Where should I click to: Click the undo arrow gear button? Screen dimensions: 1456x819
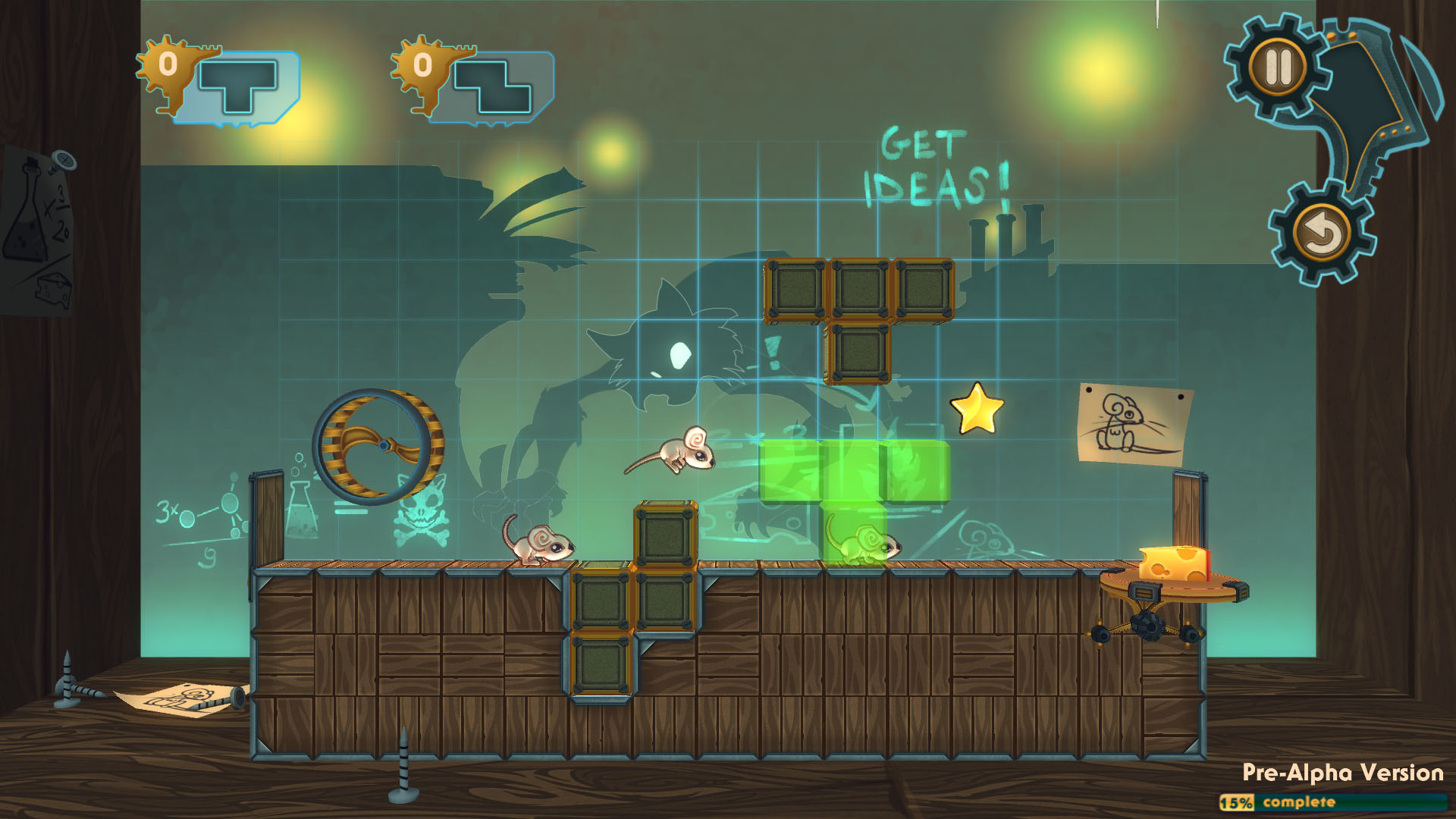pos(1322,233)
